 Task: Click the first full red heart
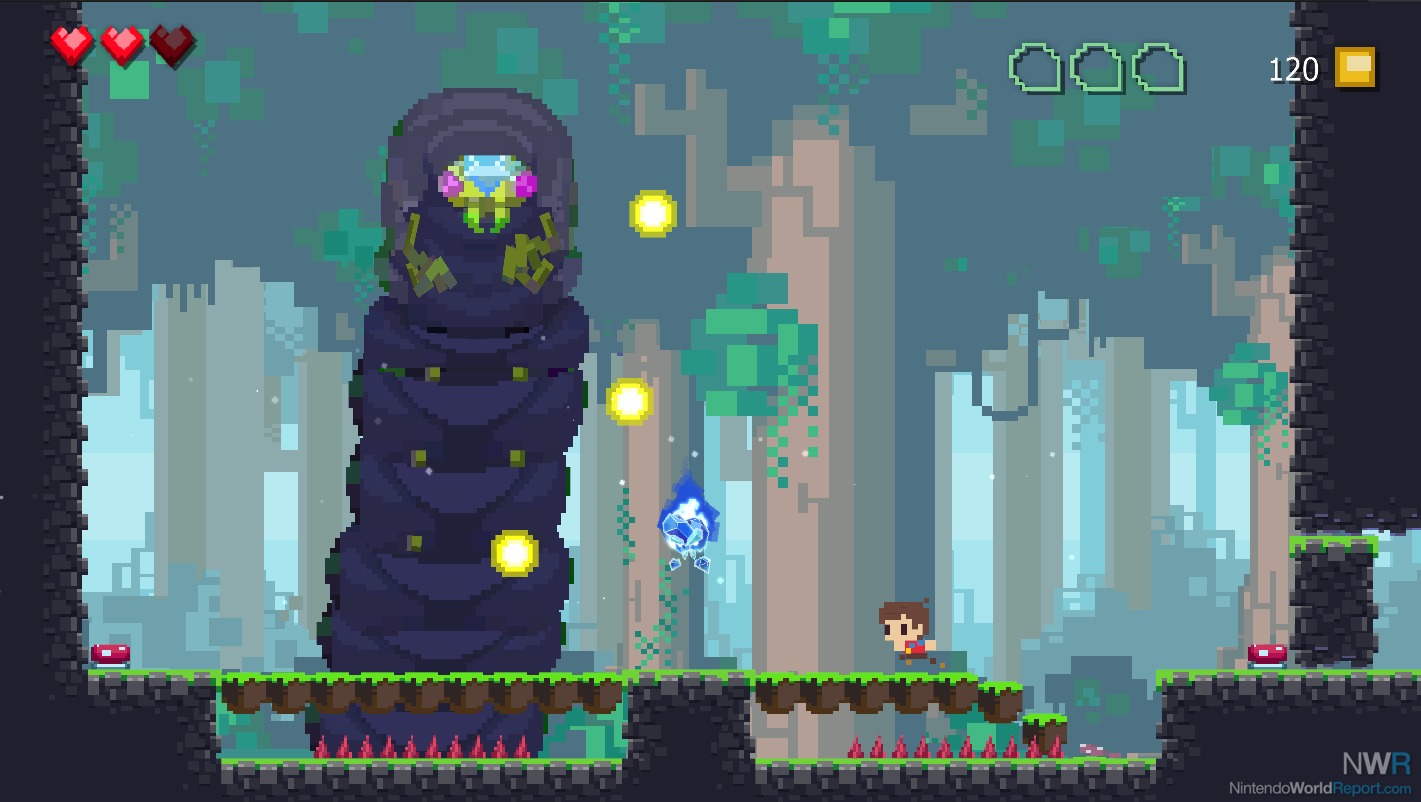click(70, 44)
